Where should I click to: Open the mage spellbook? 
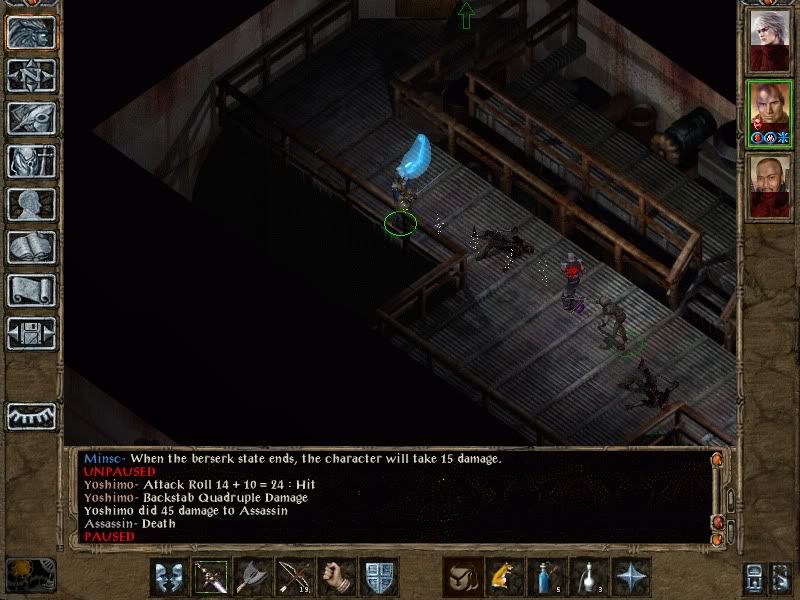tap(31, 247)
